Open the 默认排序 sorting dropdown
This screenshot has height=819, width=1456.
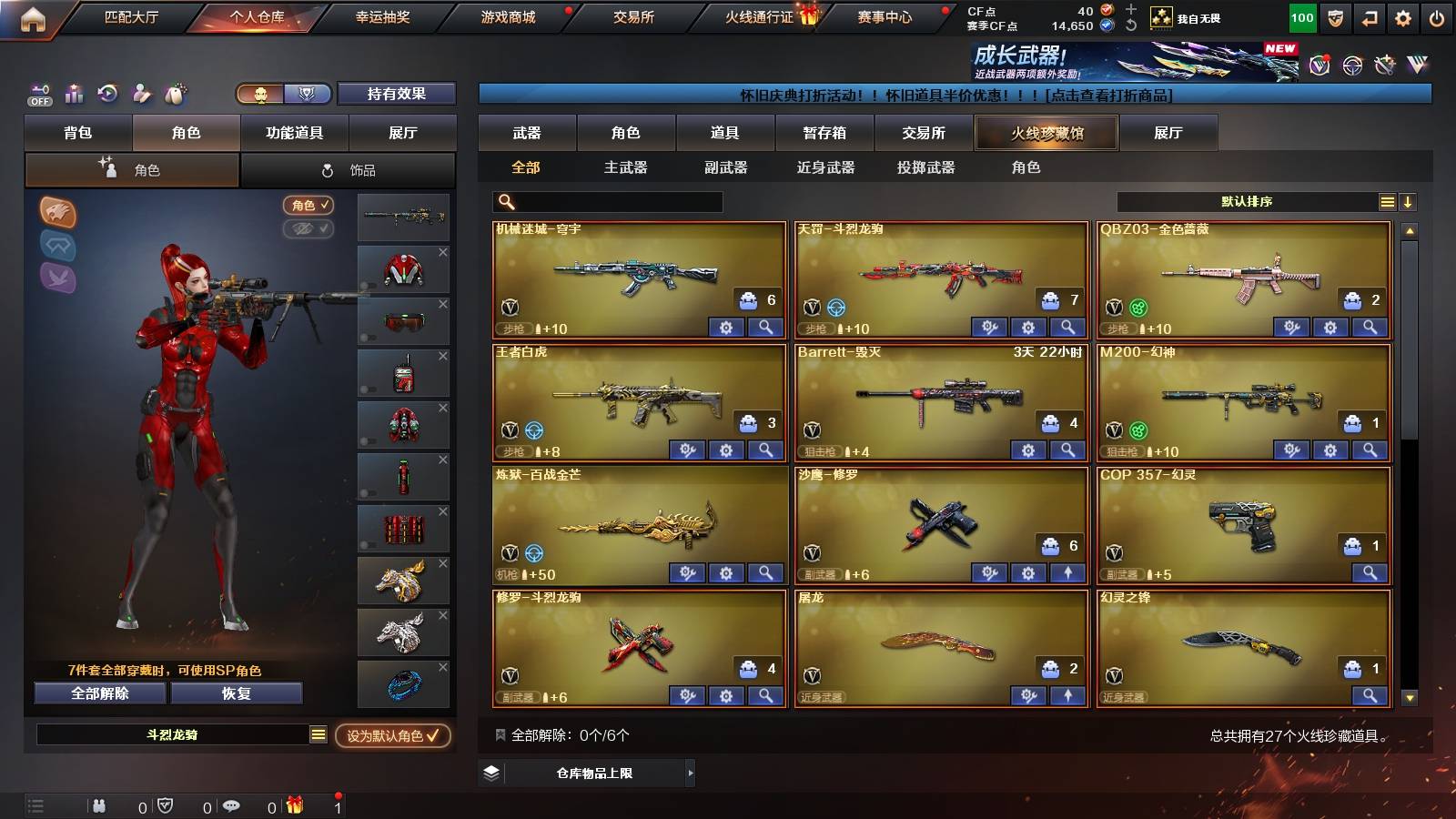click(1247, 202)
